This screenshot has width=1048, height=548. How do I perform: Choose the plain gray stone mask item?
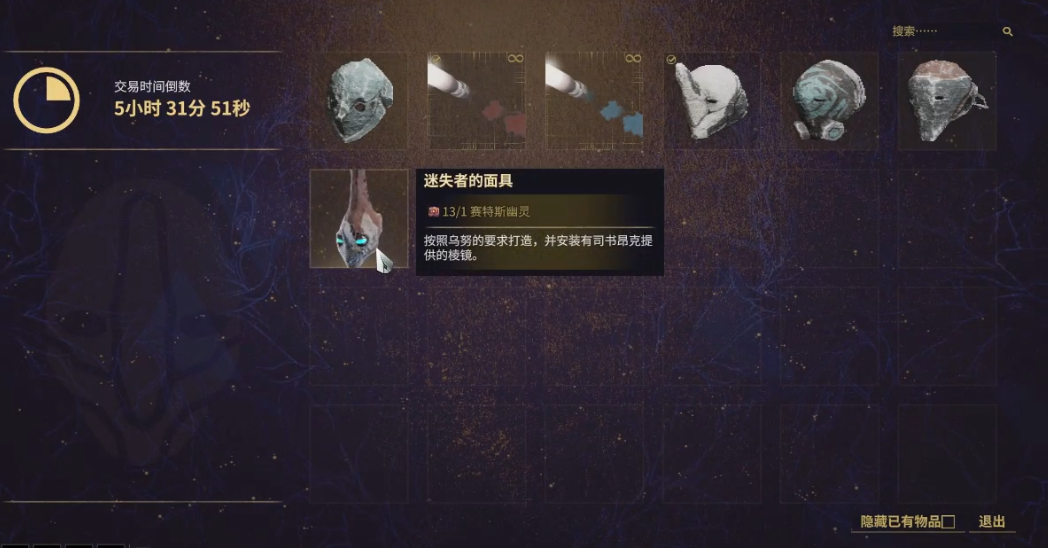359,101
